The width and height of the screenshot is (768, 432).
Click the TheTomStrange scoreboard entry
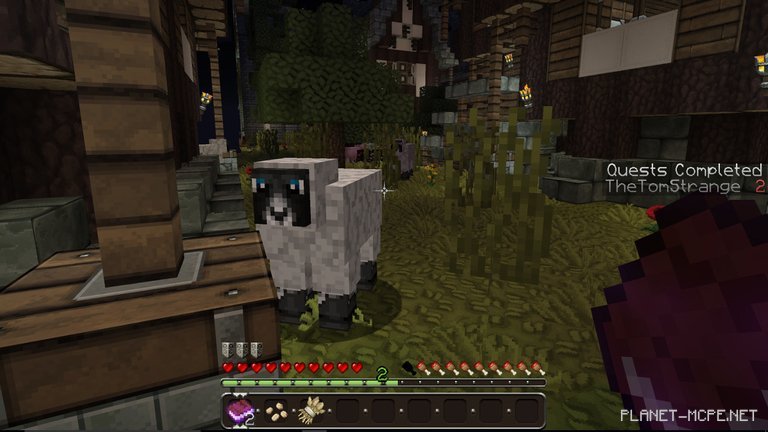click(671, 187)
